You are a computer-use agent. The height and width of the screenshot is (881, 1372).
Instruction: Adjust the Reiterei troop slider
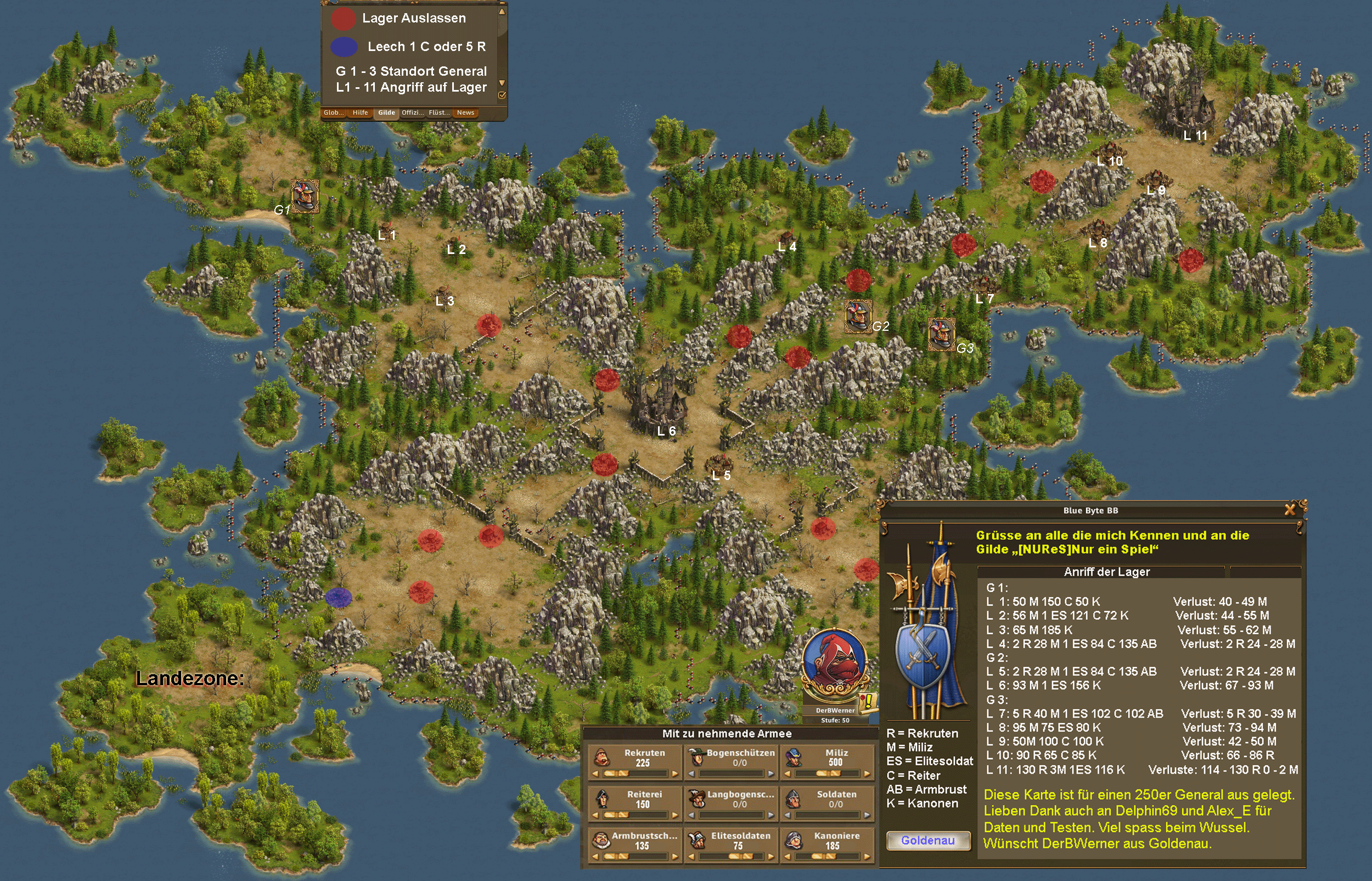617,815
